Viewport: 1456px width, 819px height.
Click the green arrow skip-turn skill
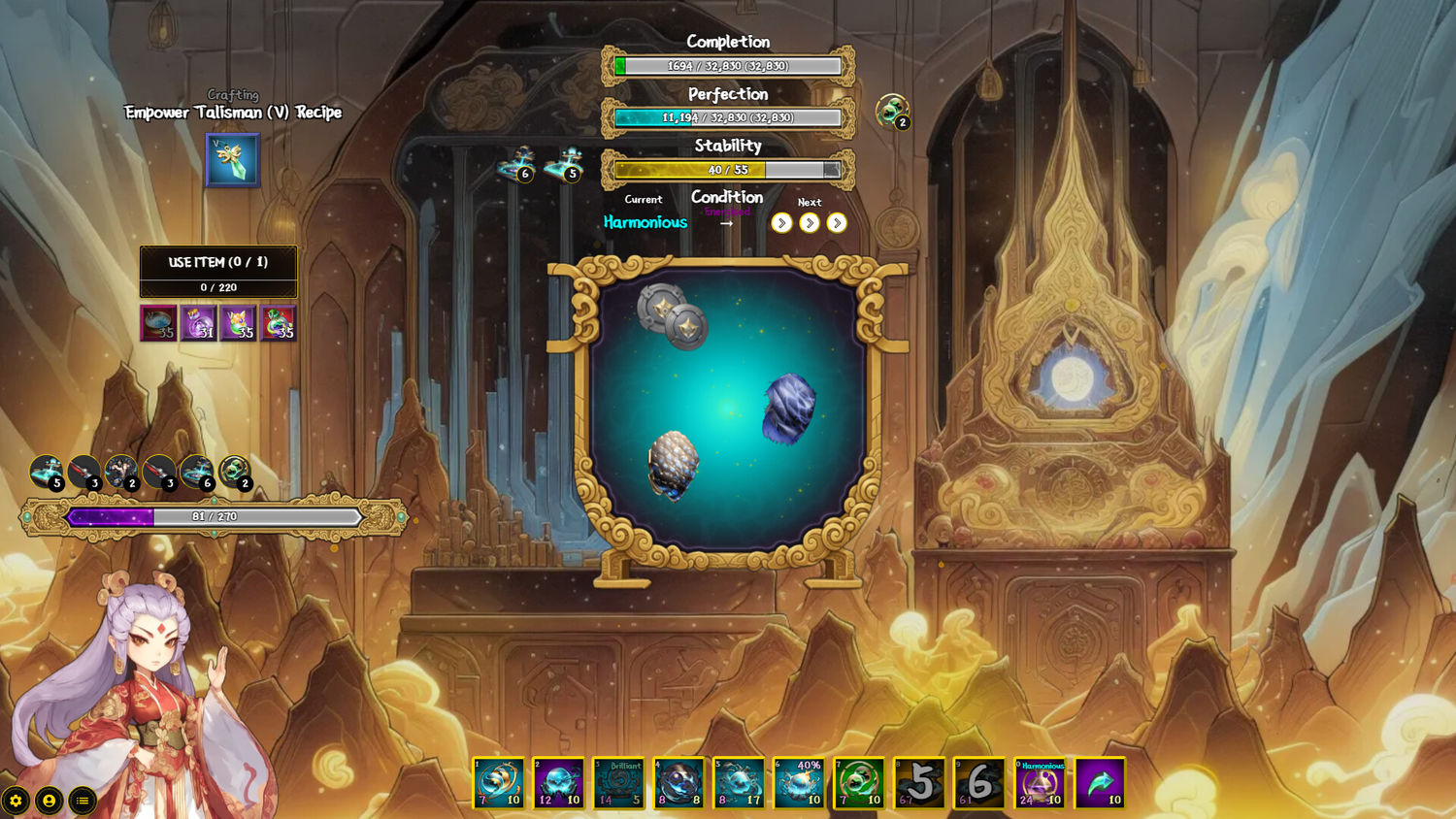coord(1100,783)
